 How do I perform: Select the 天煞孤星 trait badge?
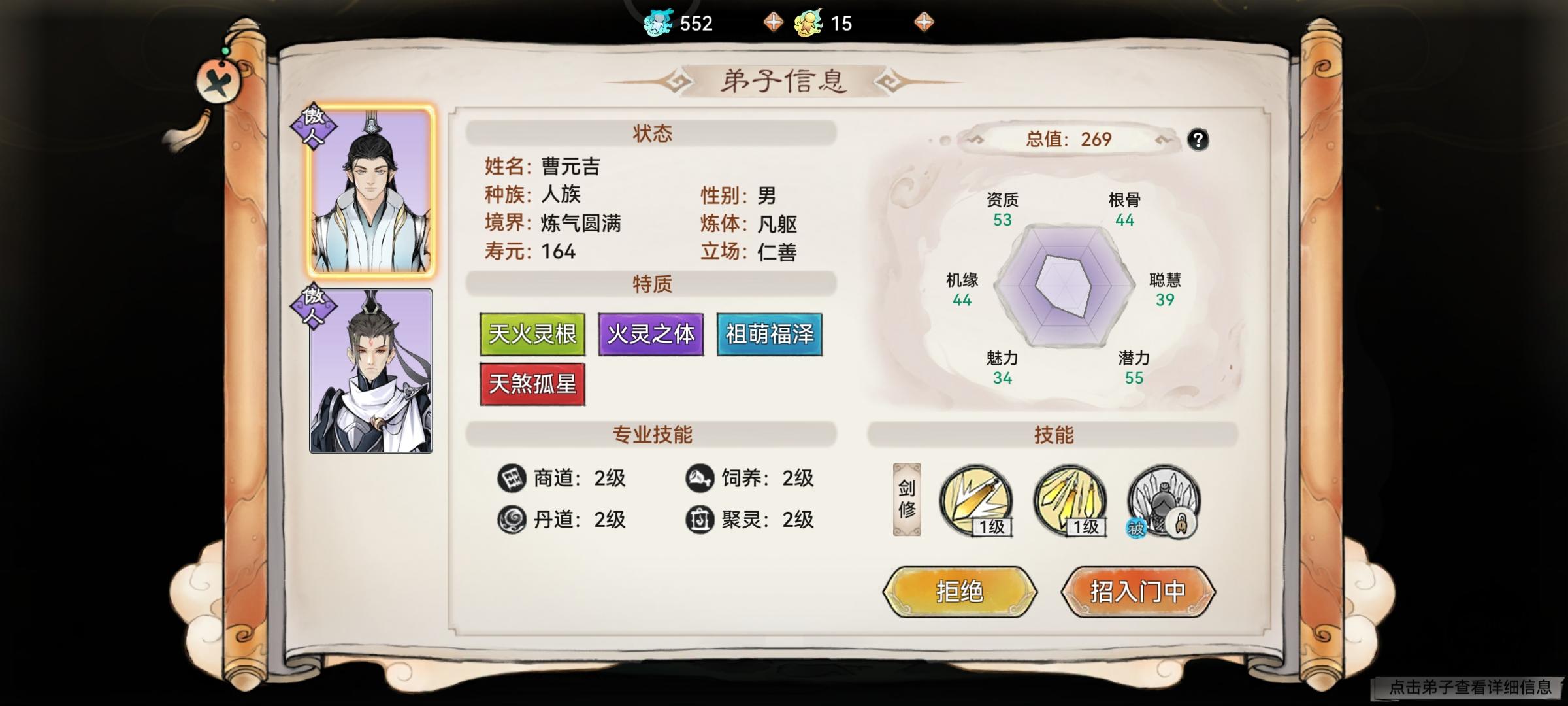(532, 382)
